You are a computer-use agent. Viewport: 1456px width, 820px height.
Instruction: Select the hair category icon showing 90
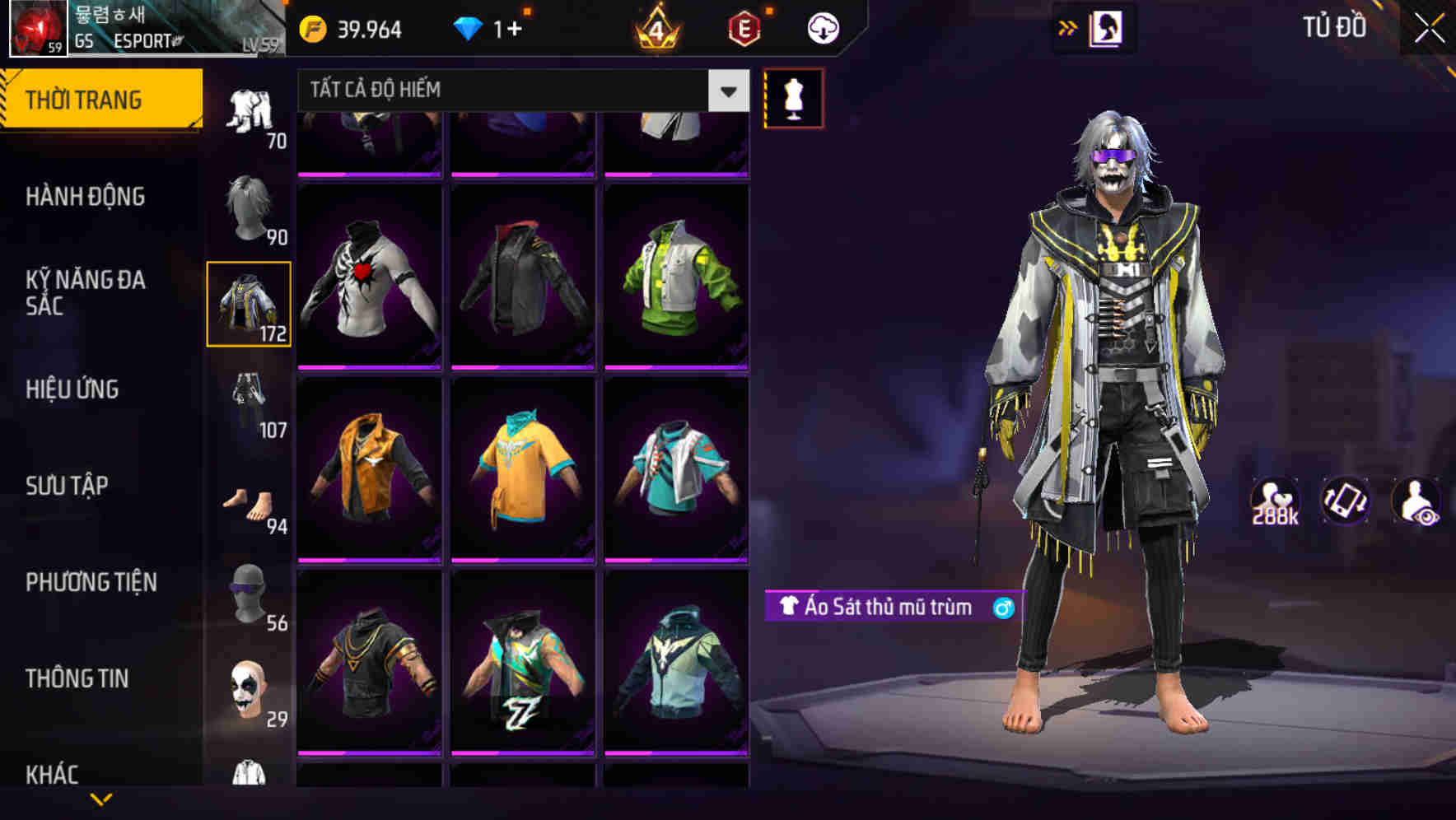[x=248, y=206]
